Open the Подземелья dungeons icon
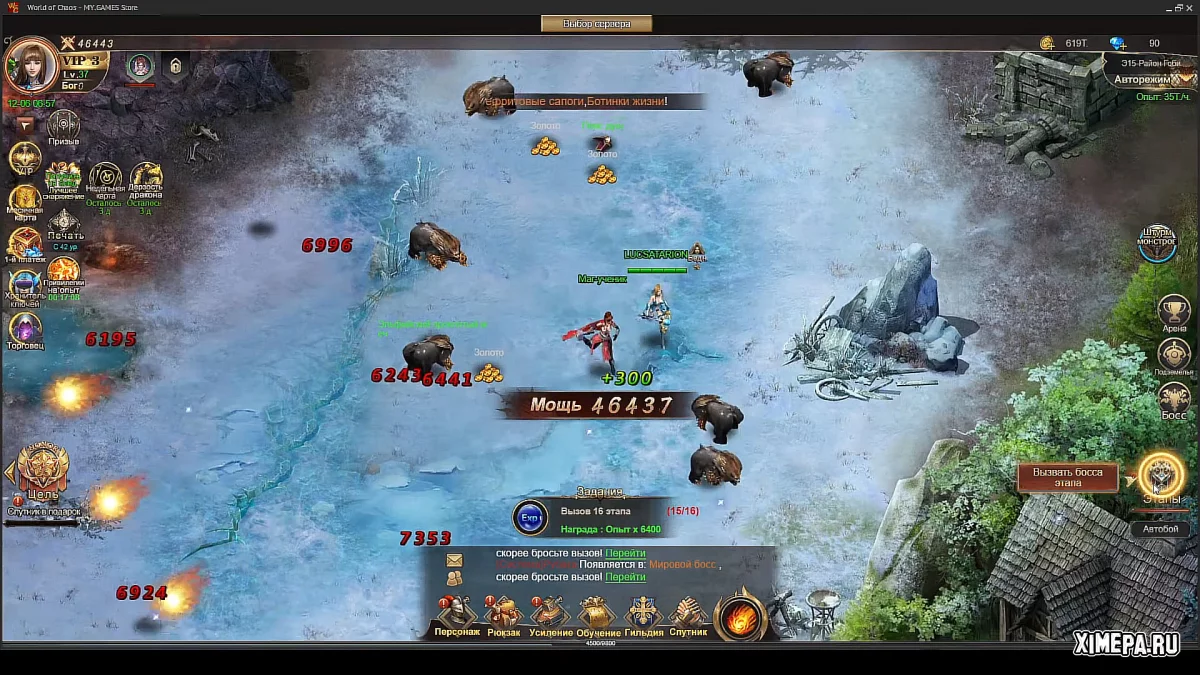Screen dimensions: 1200x675 (1174, 356)
